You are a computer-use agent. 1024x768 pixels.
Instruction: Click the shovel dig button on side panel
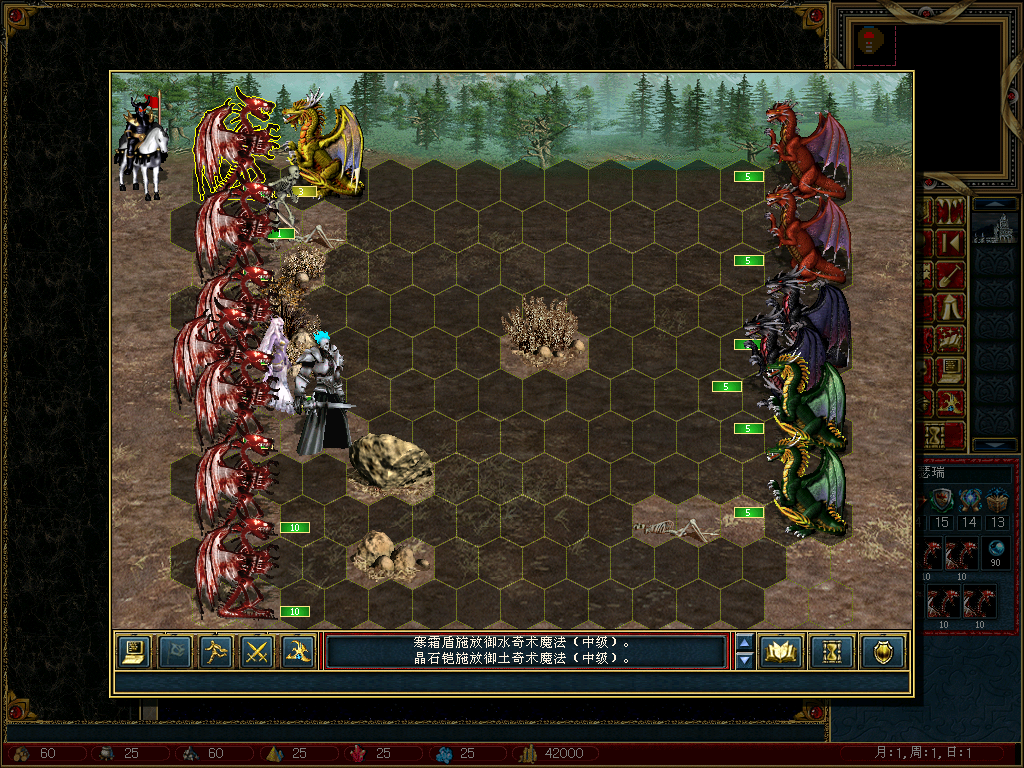point(952,274)
